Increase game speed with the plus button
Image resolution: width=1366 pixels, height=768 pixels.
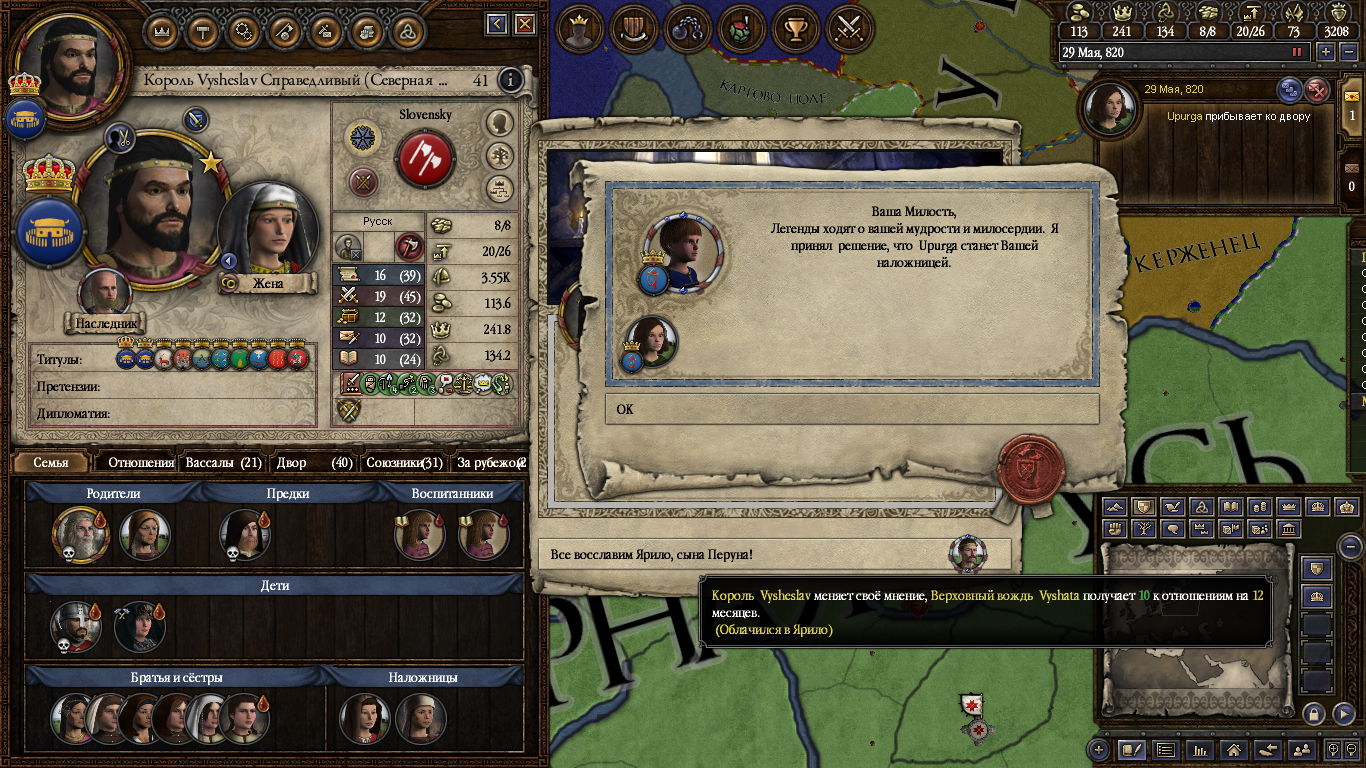pos(1326,52)
